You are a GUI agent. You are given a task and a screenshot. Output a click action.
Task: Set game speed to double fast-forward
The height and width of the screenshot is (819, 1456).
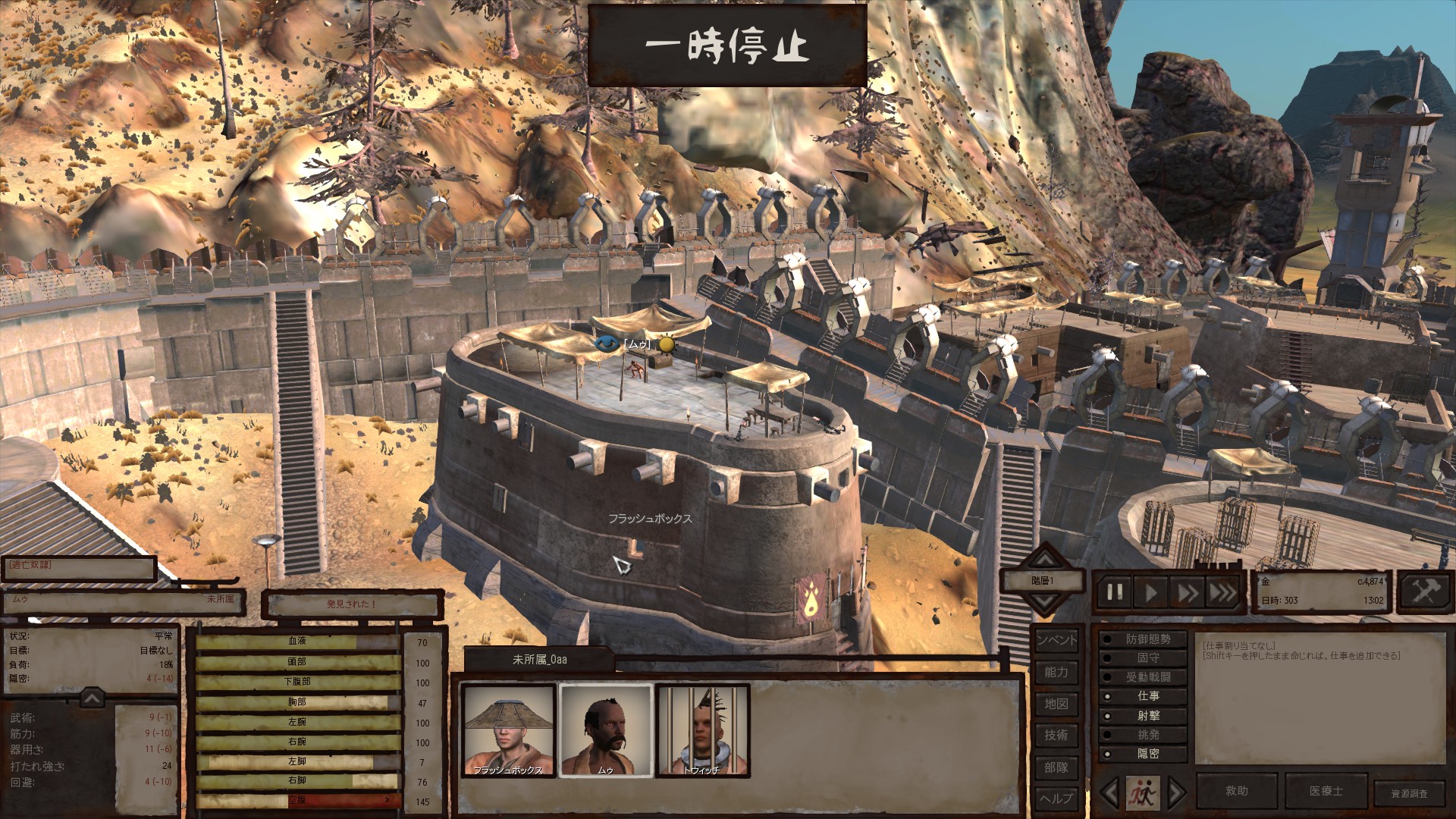coord(1186,592)
